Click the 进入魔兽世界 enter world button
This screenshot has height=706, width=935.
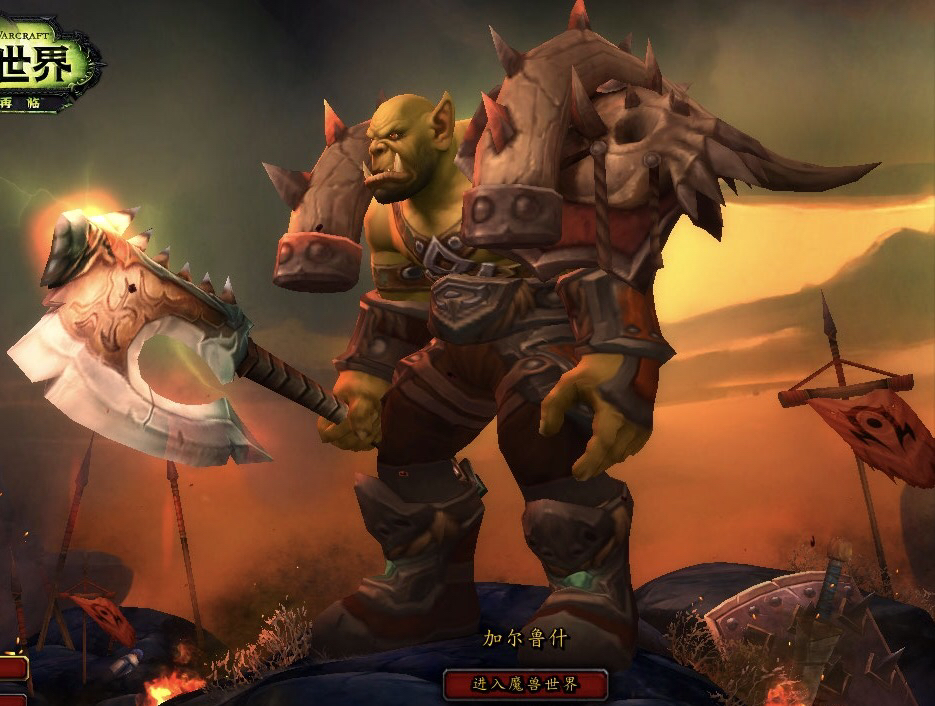pyautogui.click(x=525, y=685)
